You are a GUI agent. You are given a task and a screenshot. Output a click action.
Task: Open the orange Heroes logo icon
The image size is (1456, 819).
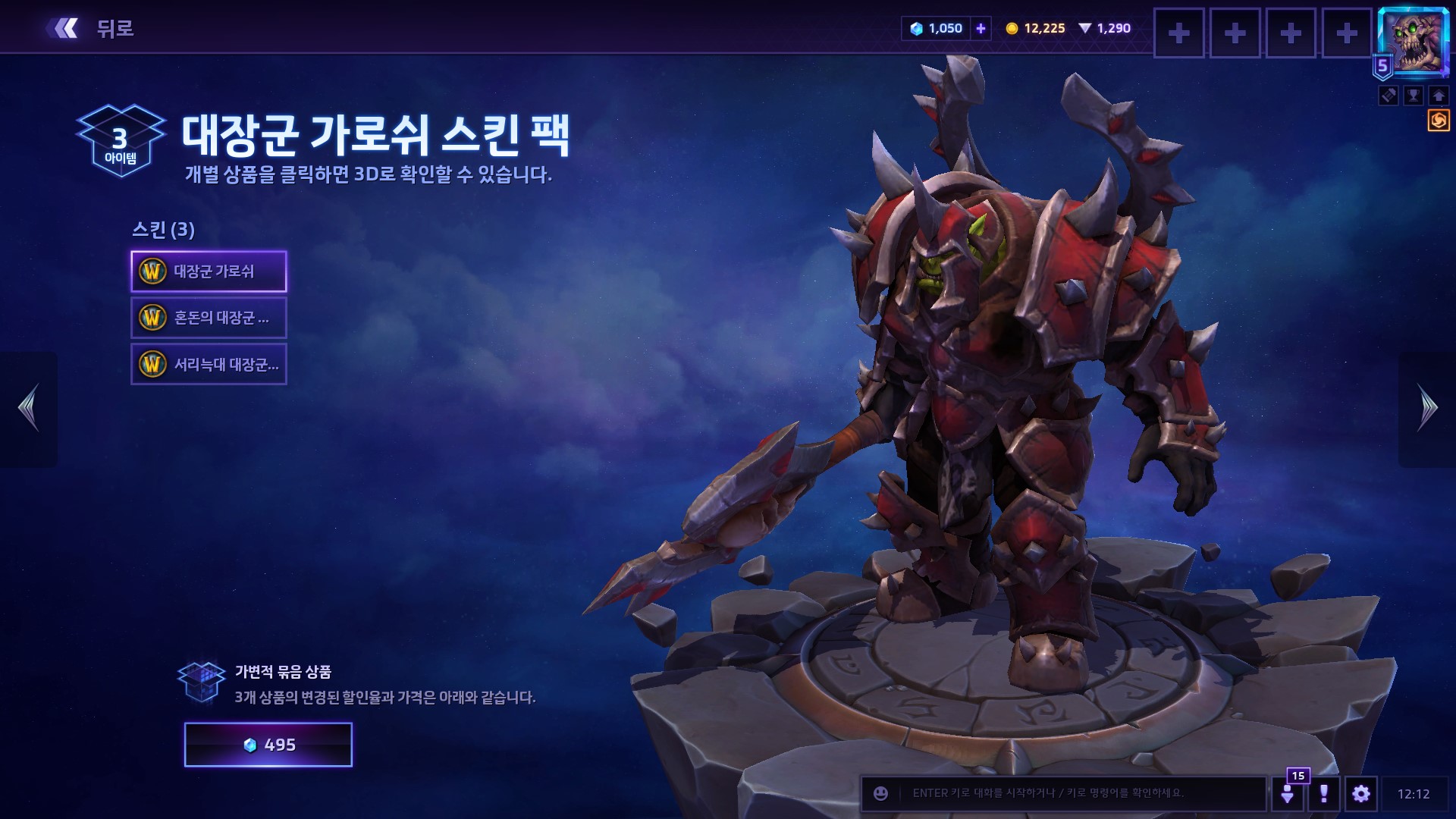(1439, 121)
